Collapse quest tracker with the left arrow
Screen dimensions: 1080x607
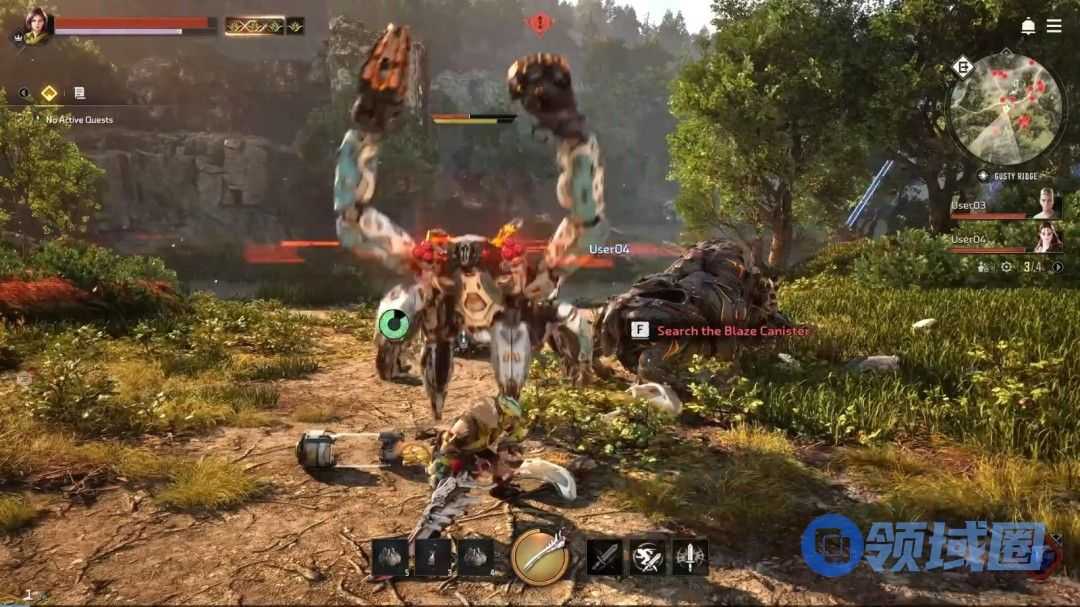24,93
